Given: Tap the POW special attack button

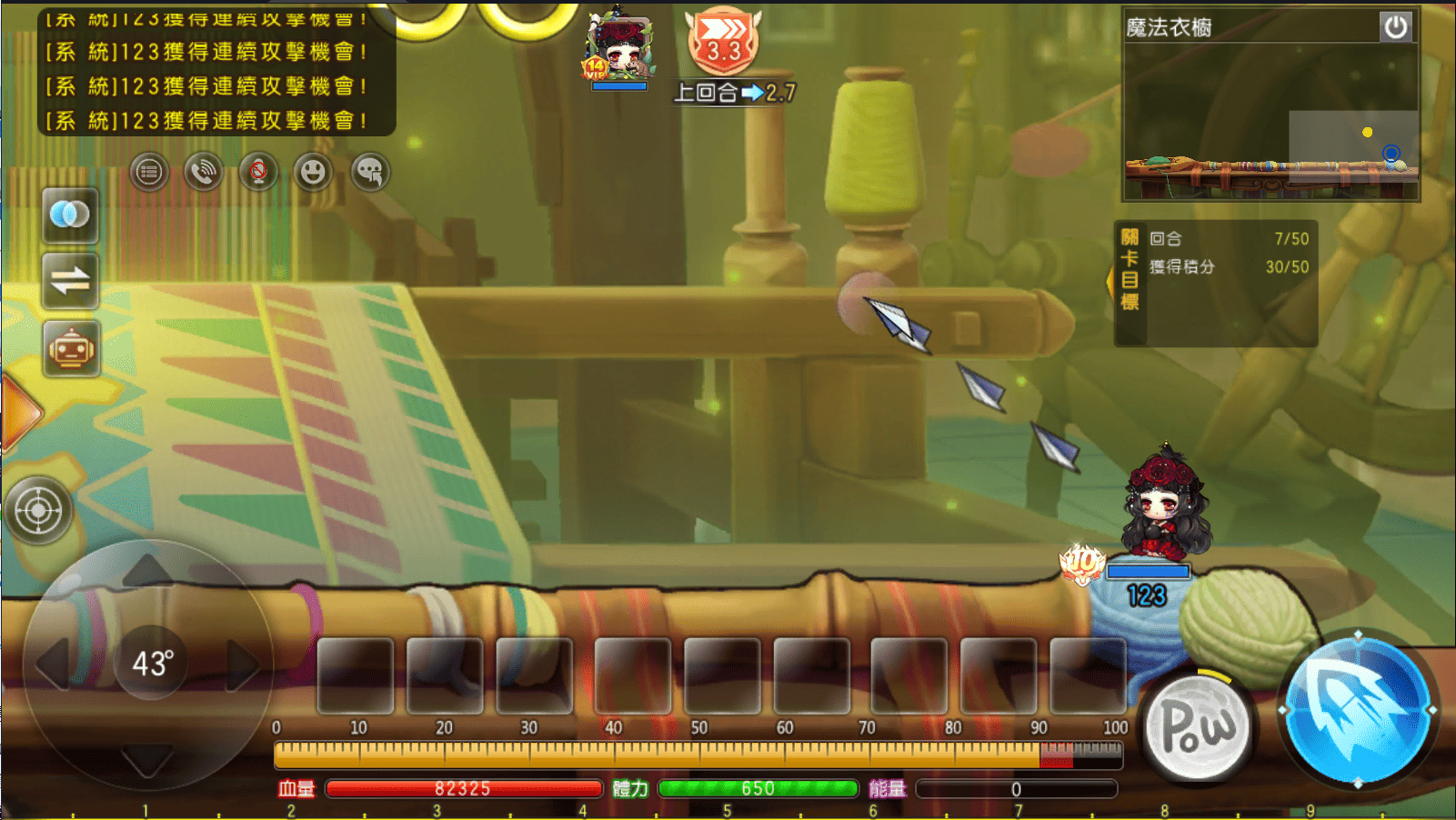Looking at the screenshot, I should 1197,727.
